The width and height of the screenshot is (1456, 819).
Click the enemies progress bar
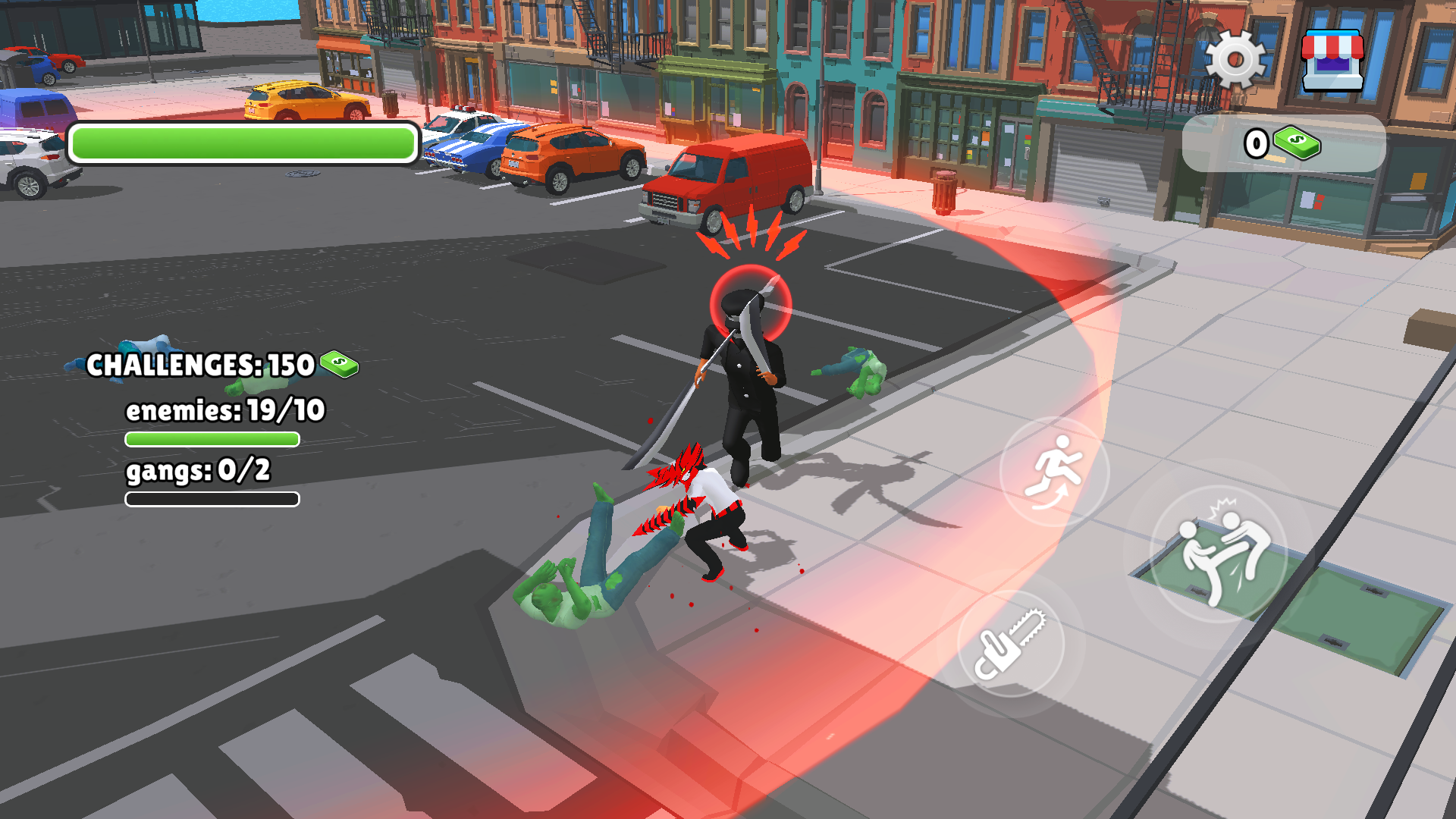pos(212,438)
